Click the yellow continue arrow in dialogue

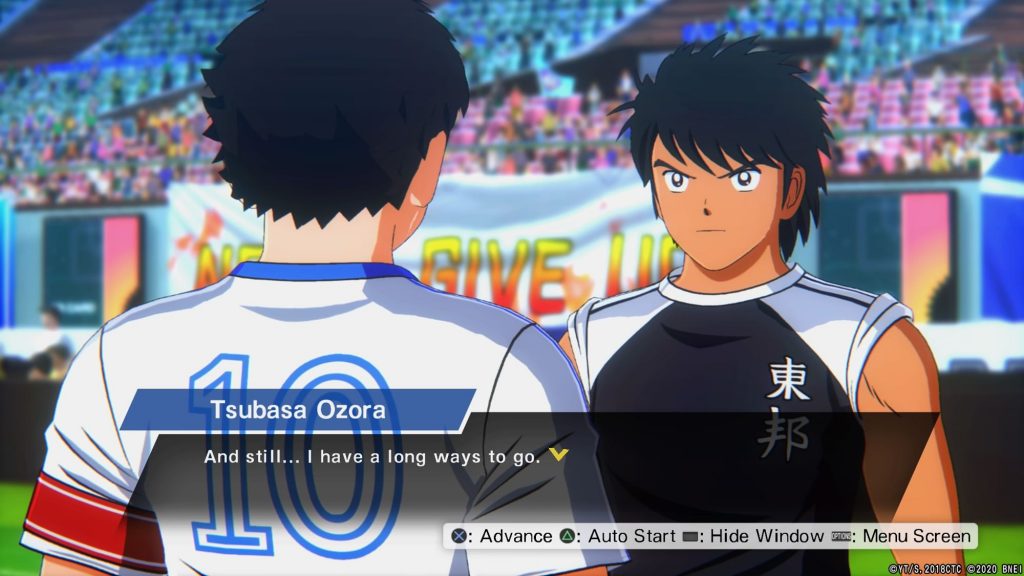(560, 455)
